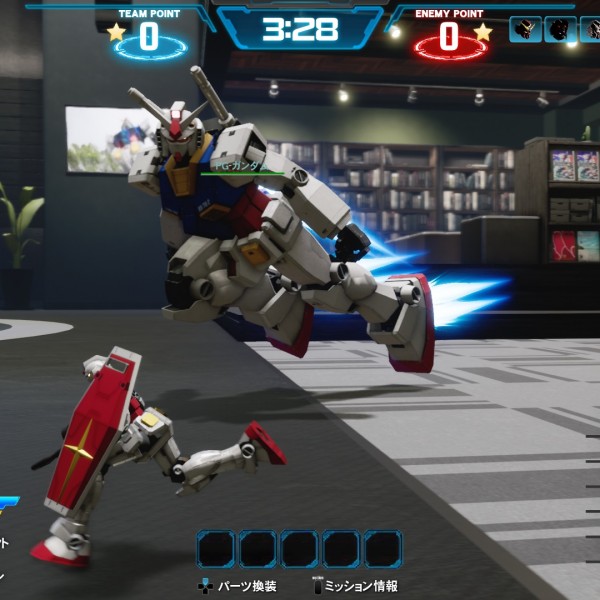Select the middle enemy unit portrait
600x600 pixels.
(560, 29)
